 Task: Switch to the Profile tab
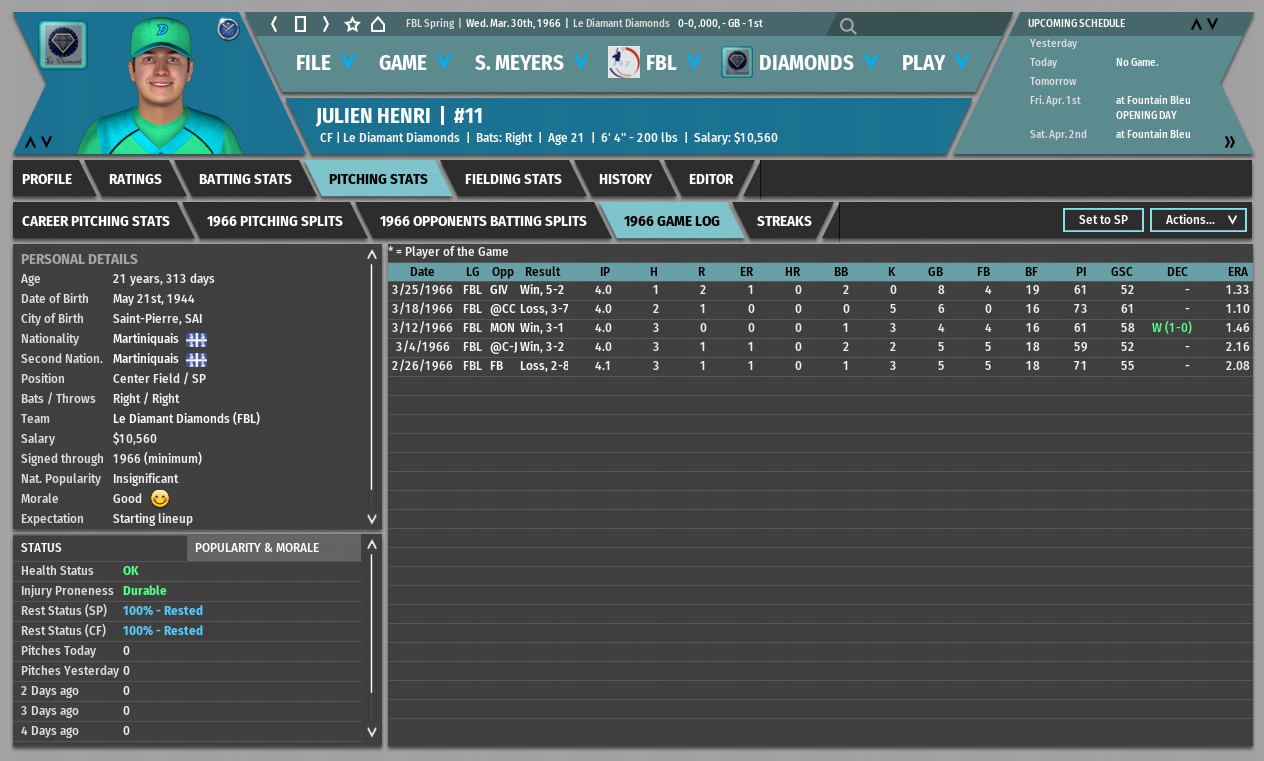[47, 179]
